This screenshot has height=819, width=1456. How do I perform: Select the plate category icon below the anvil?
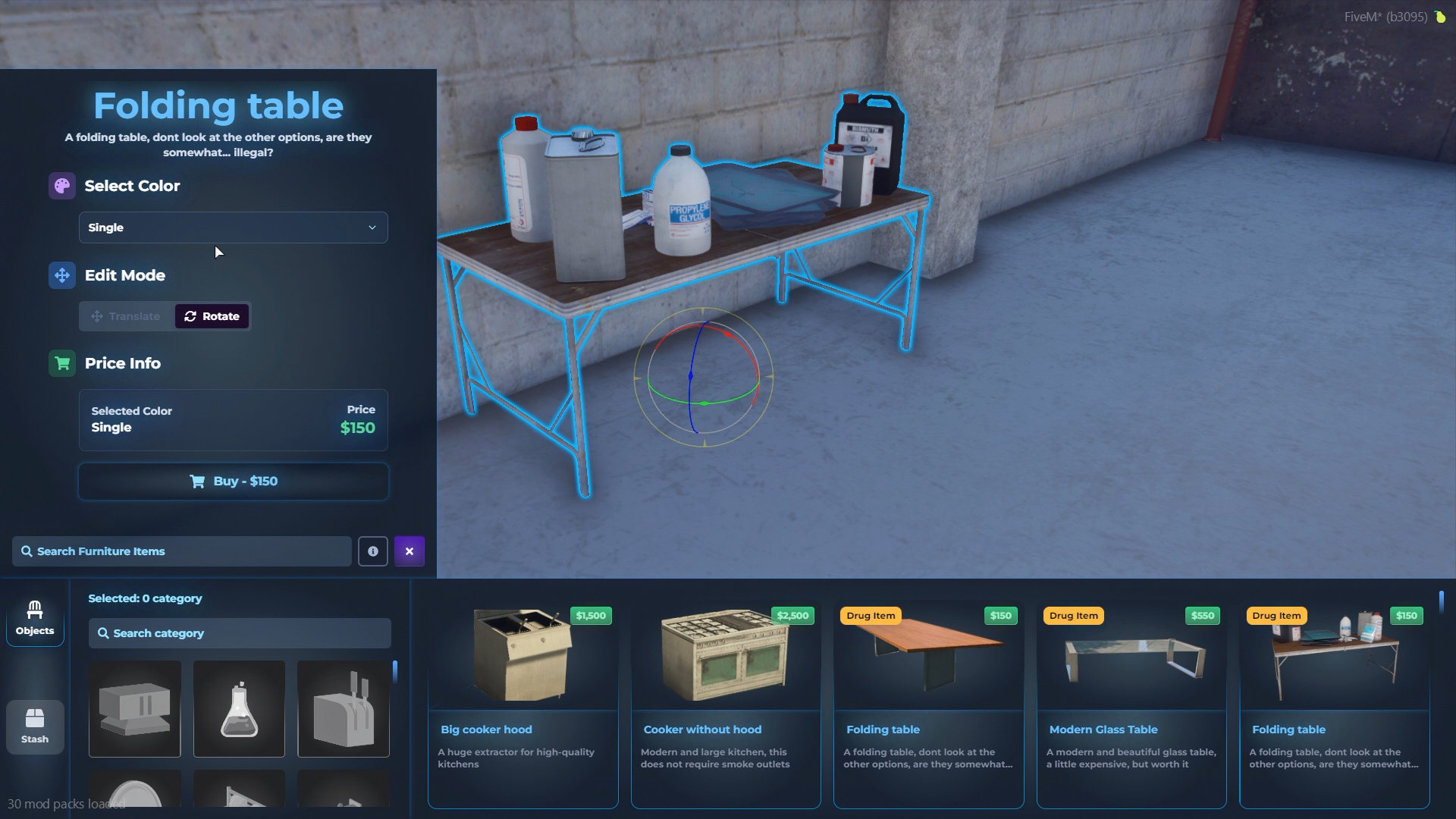pos(134,792)
